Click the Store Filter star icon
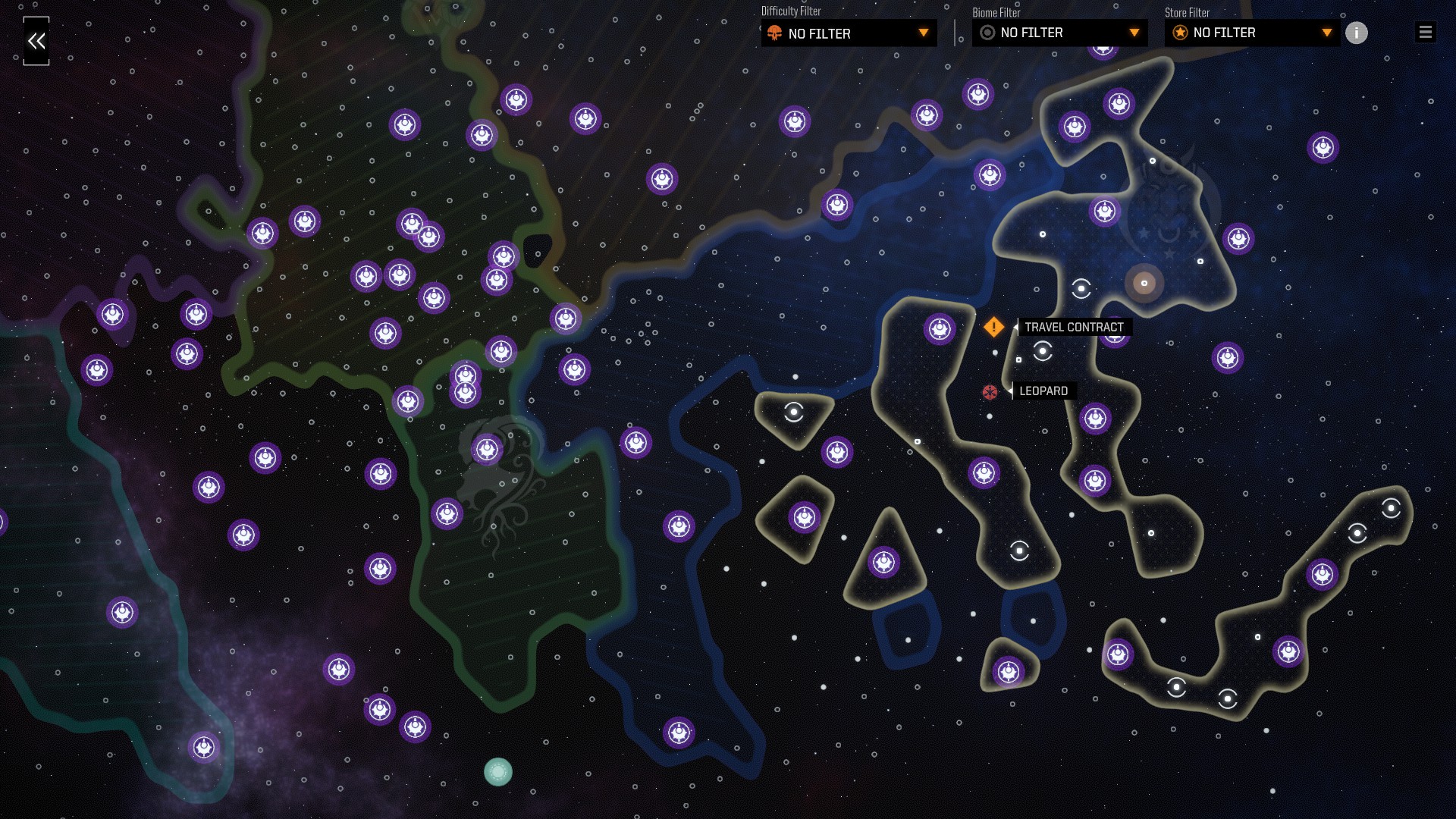 point(1180,33)
